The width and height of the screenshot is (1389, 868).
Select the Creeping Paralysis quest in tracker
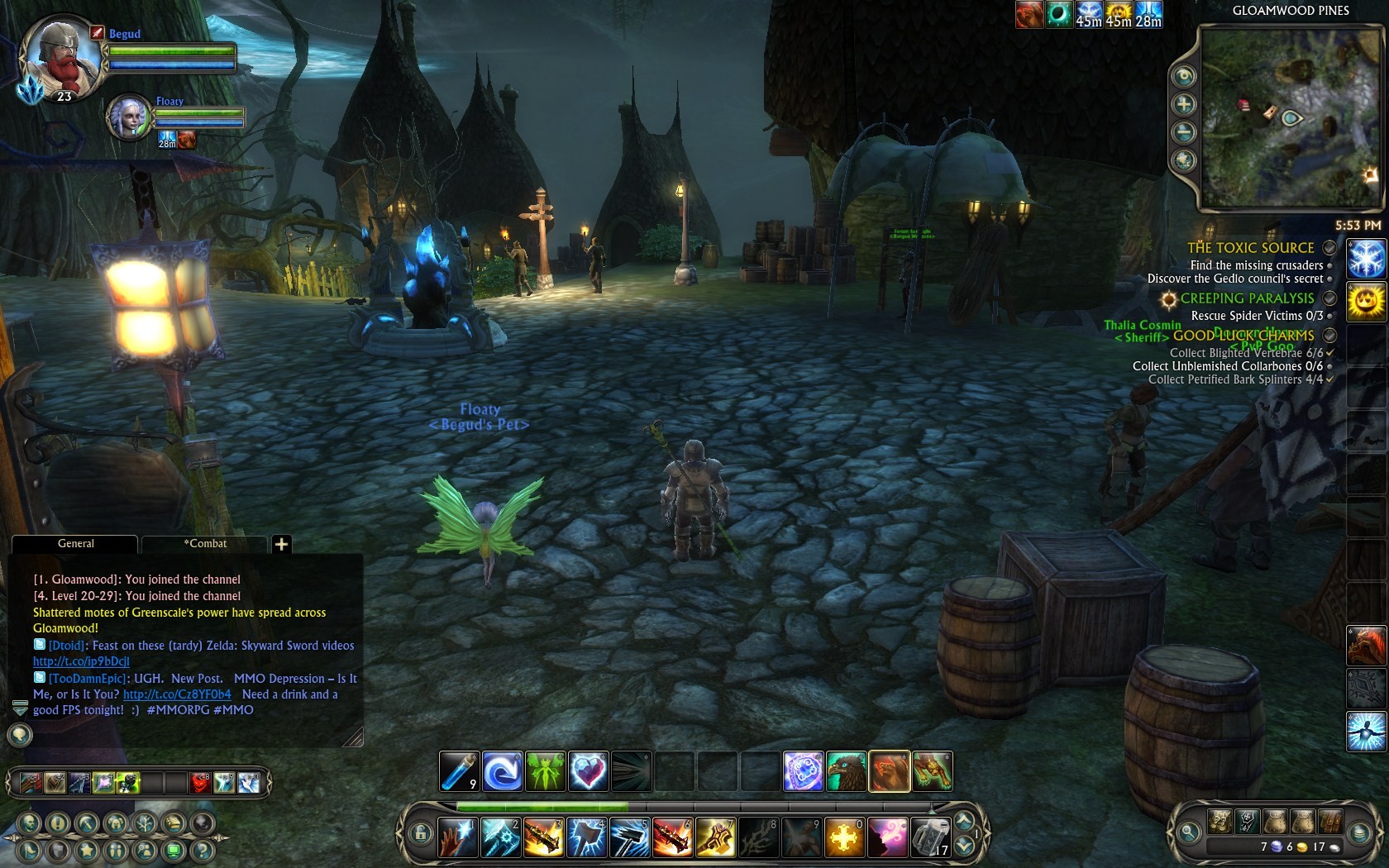click(x=1247, y=298)
